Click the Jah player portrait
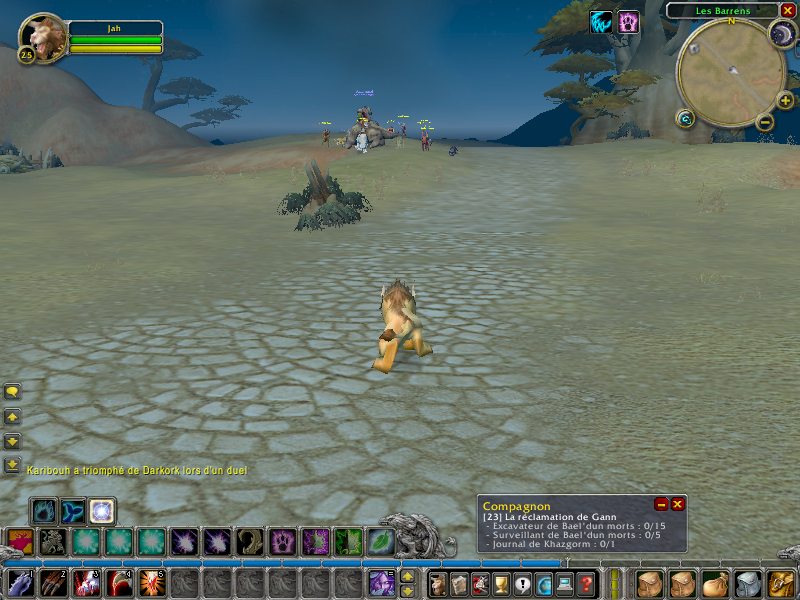 pyautogui.click(x=42, y=38)
